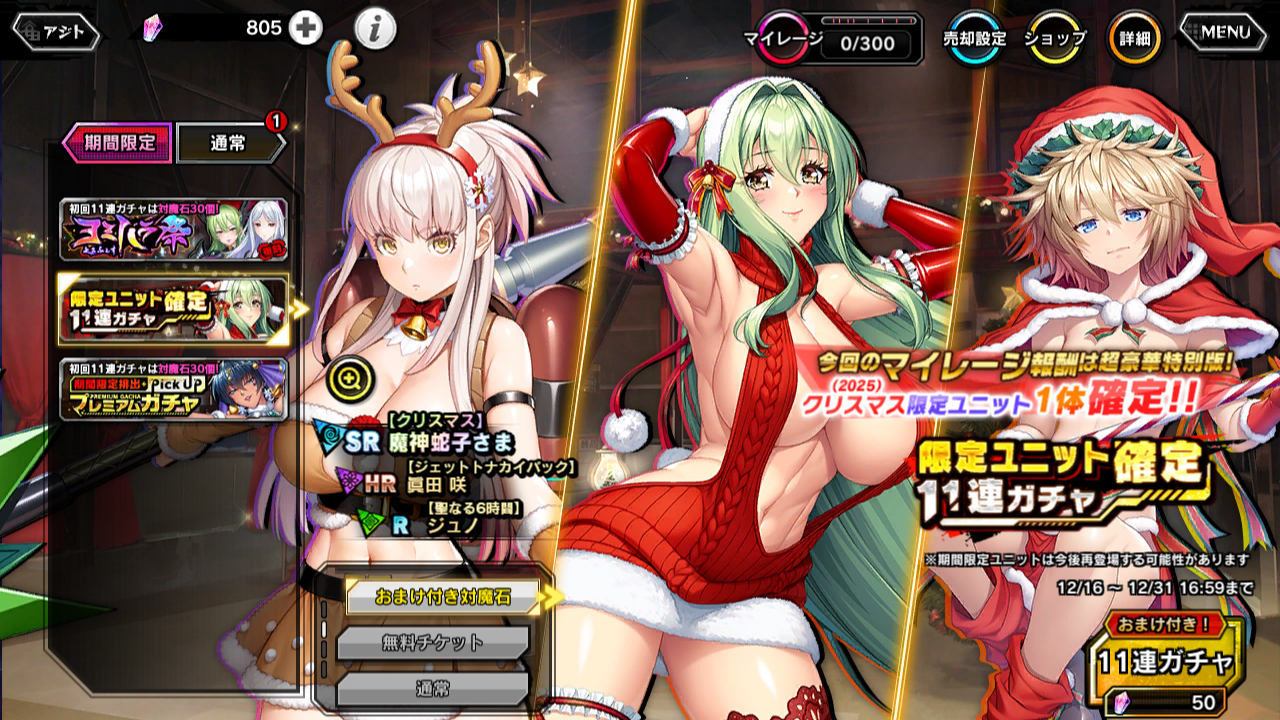Open 売却設定 sell settings
The height and width of the screenshot is (720, 1280).
coord(975,39)
